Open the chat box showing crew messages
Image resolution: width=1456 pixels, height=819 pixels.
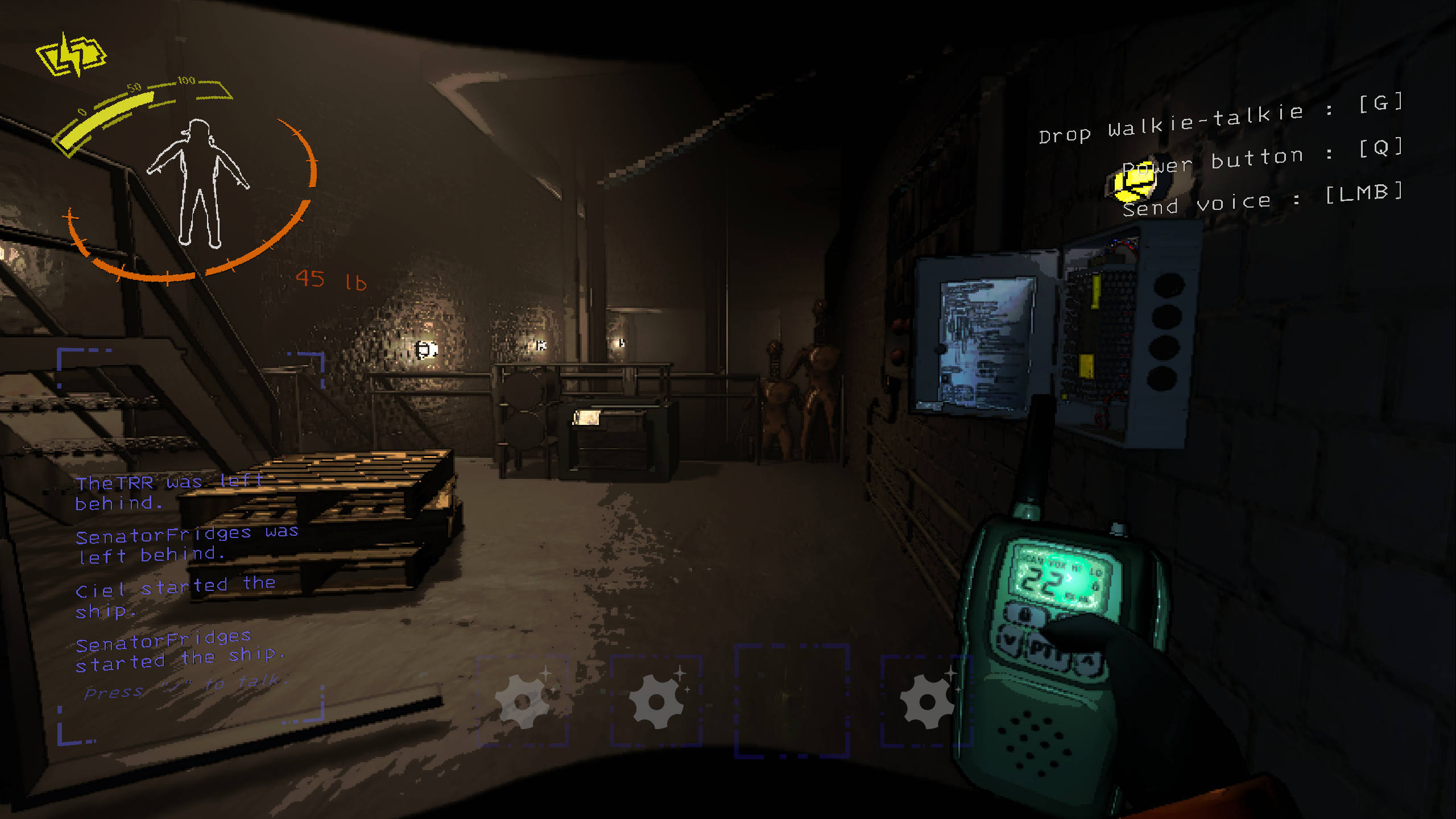(x=191, y=574)
